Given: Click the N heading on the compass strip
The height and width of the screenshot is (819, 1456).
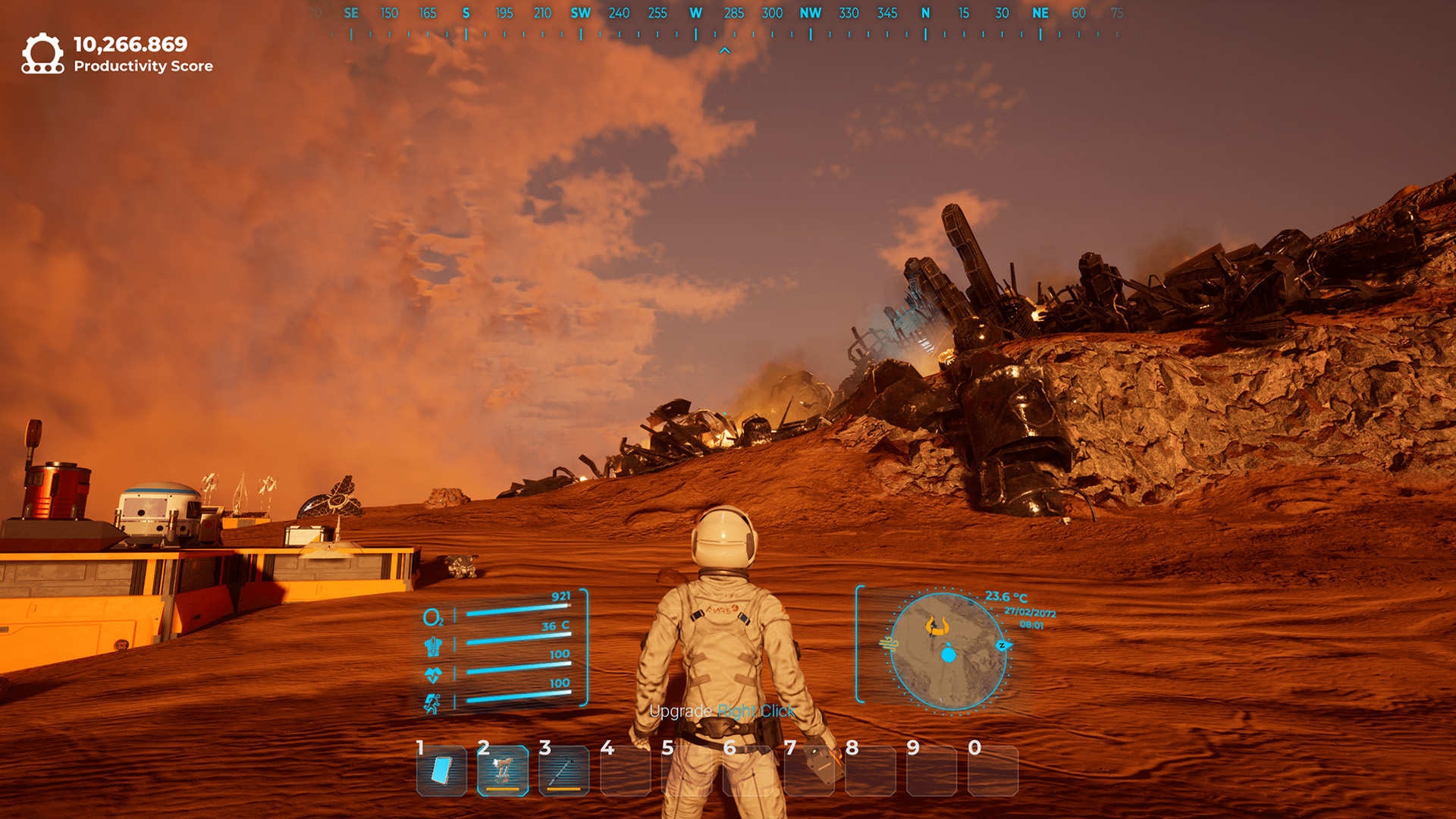Looking at the screenshot, I should tap(924, 13).
